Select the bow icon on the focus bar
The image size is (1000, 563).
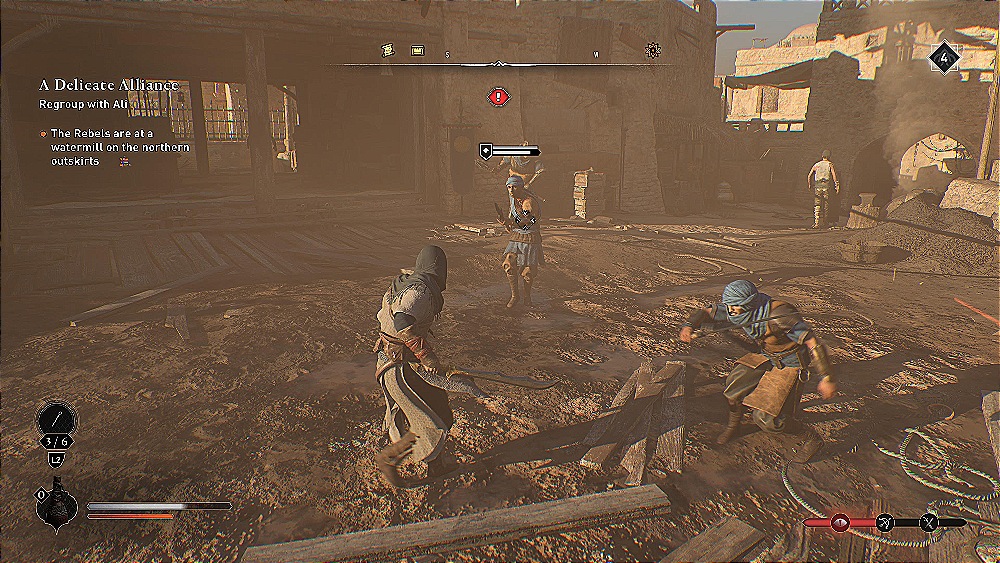(x=885, y=522)
